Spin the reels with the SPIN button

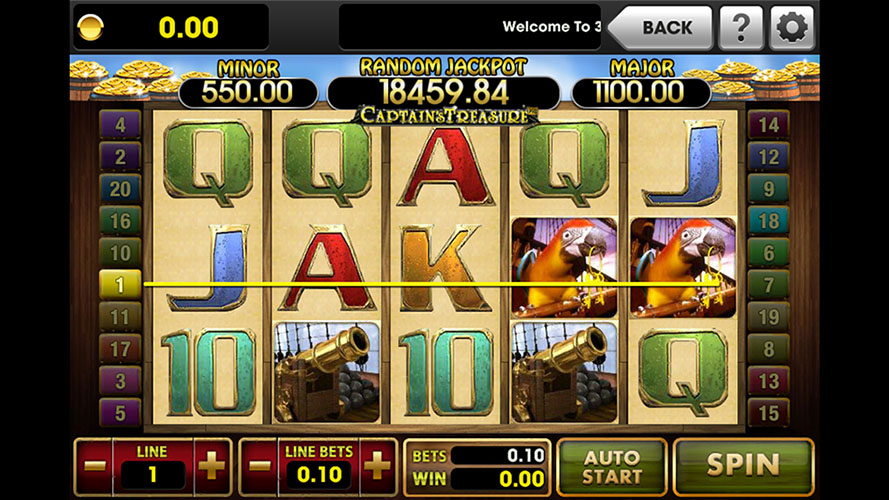pyautogui.click(x=743, y=465)
